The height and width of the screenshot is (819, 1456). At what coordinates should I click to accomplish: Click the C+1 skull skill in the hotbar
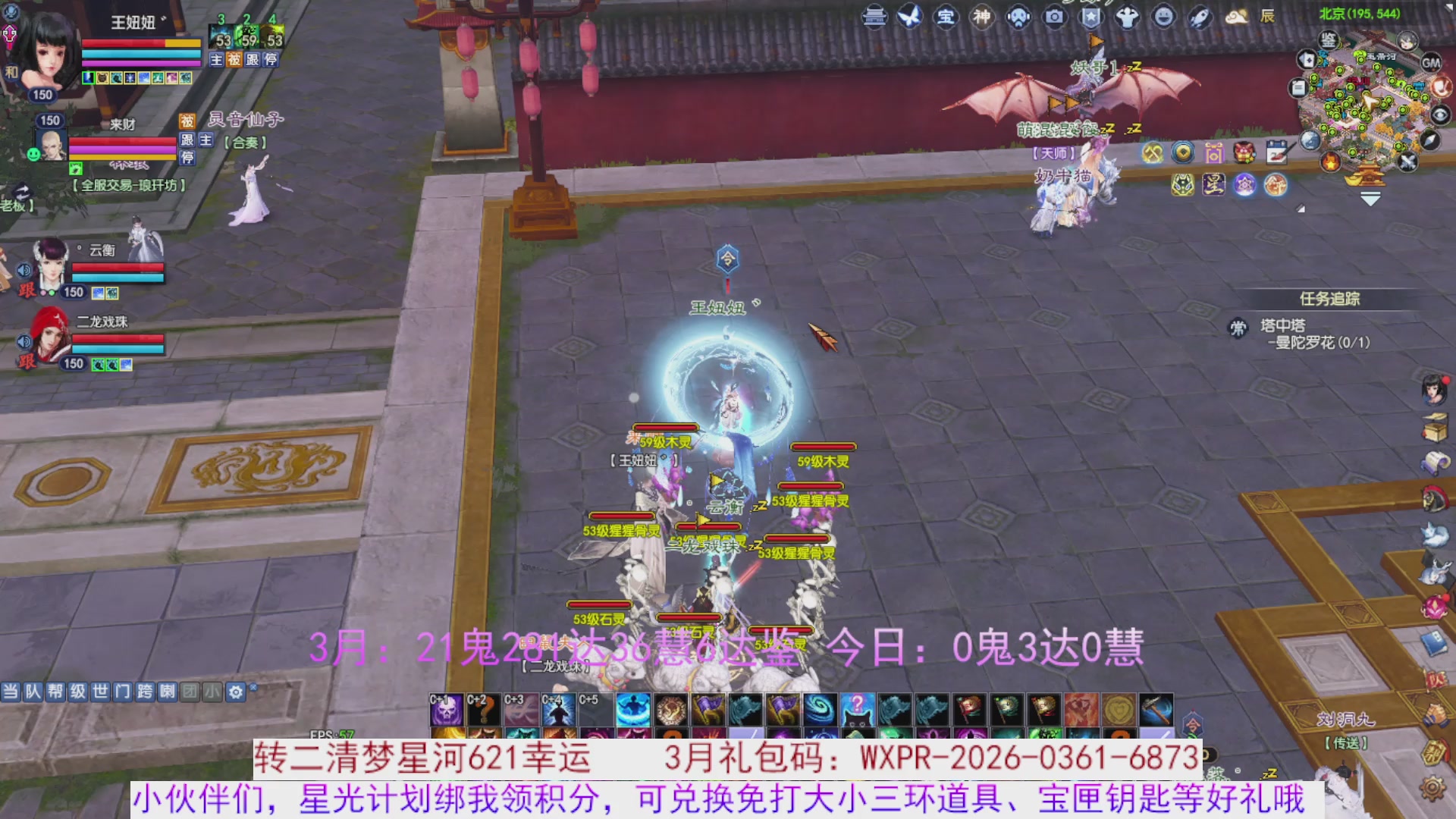tap(447, 709)
